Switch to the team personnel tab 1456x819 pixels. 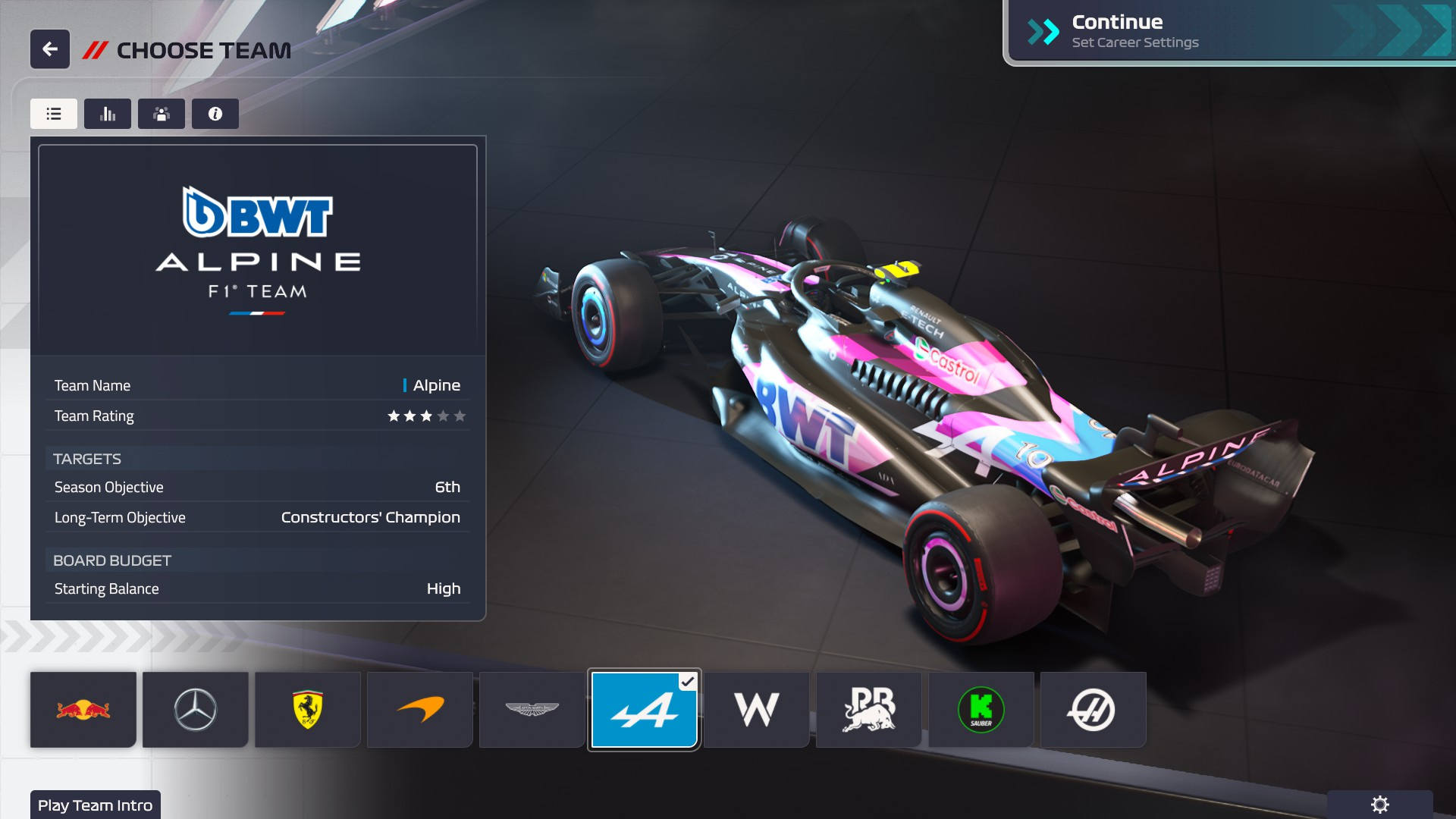(161, 114)
